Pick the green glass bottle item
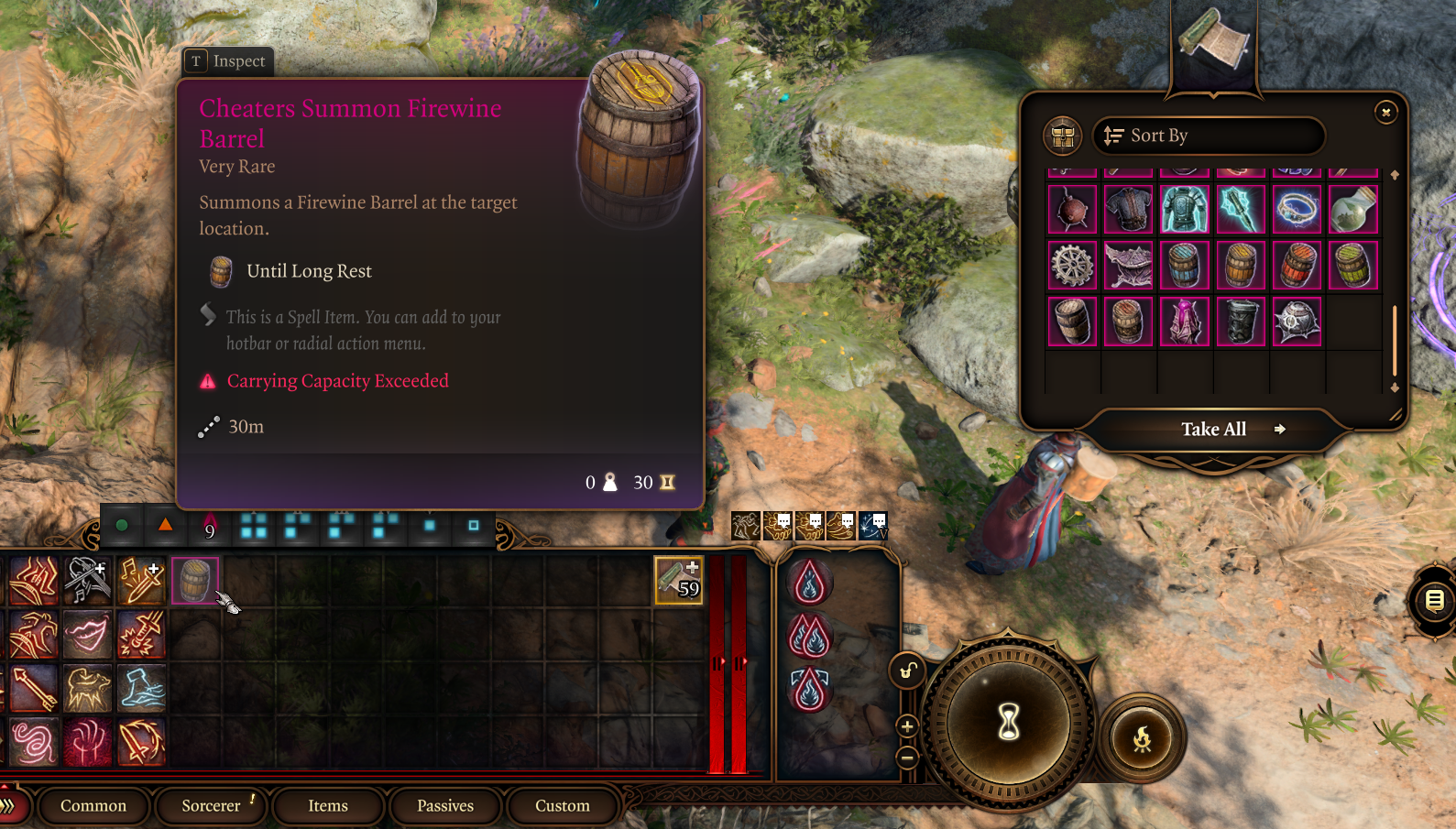This screenshot has width=1456, height=829. [x=1352, y=209]
